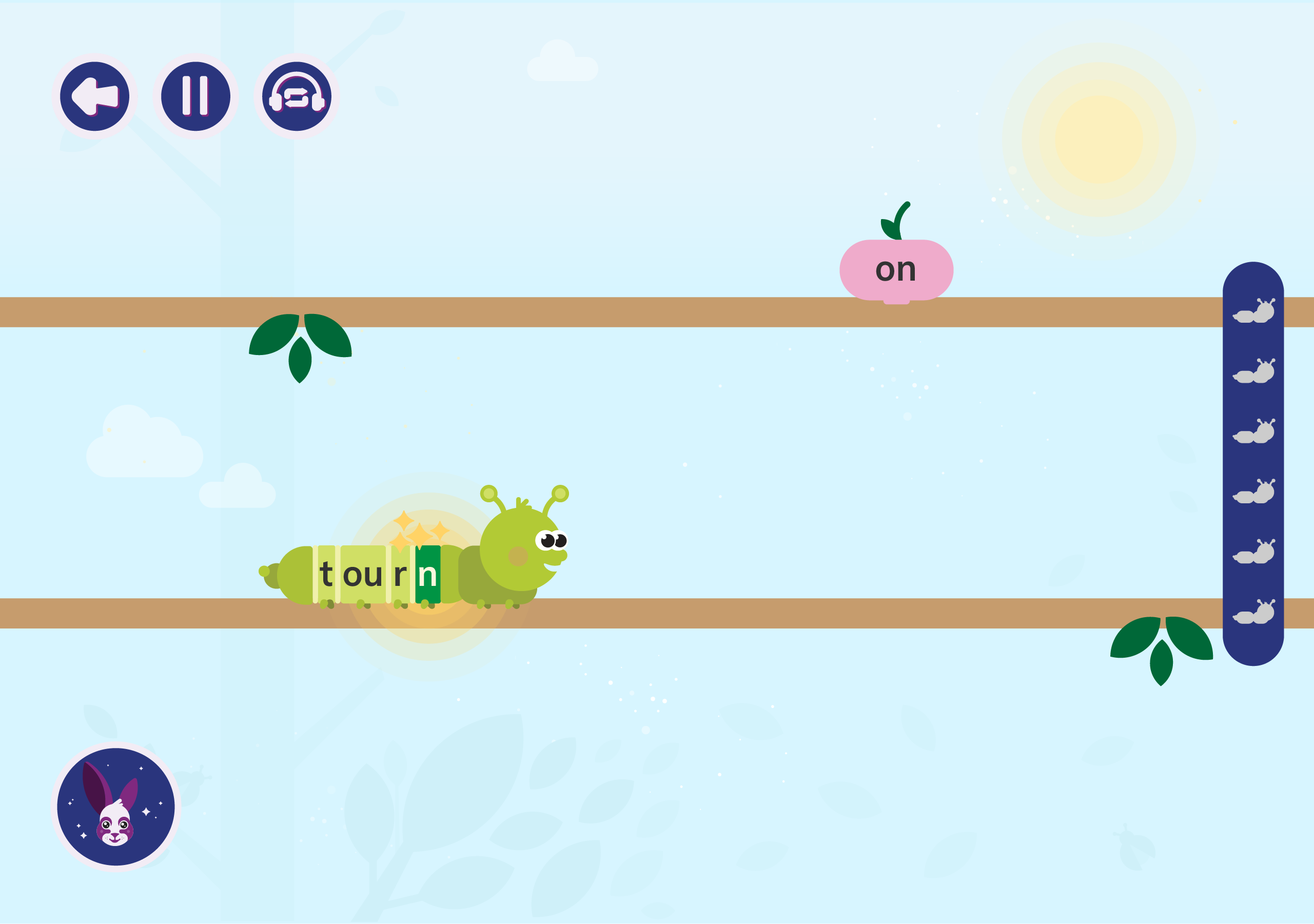Click the back arrow button
The width and height of the screenshot is (1314, 924).
point(94,96)
